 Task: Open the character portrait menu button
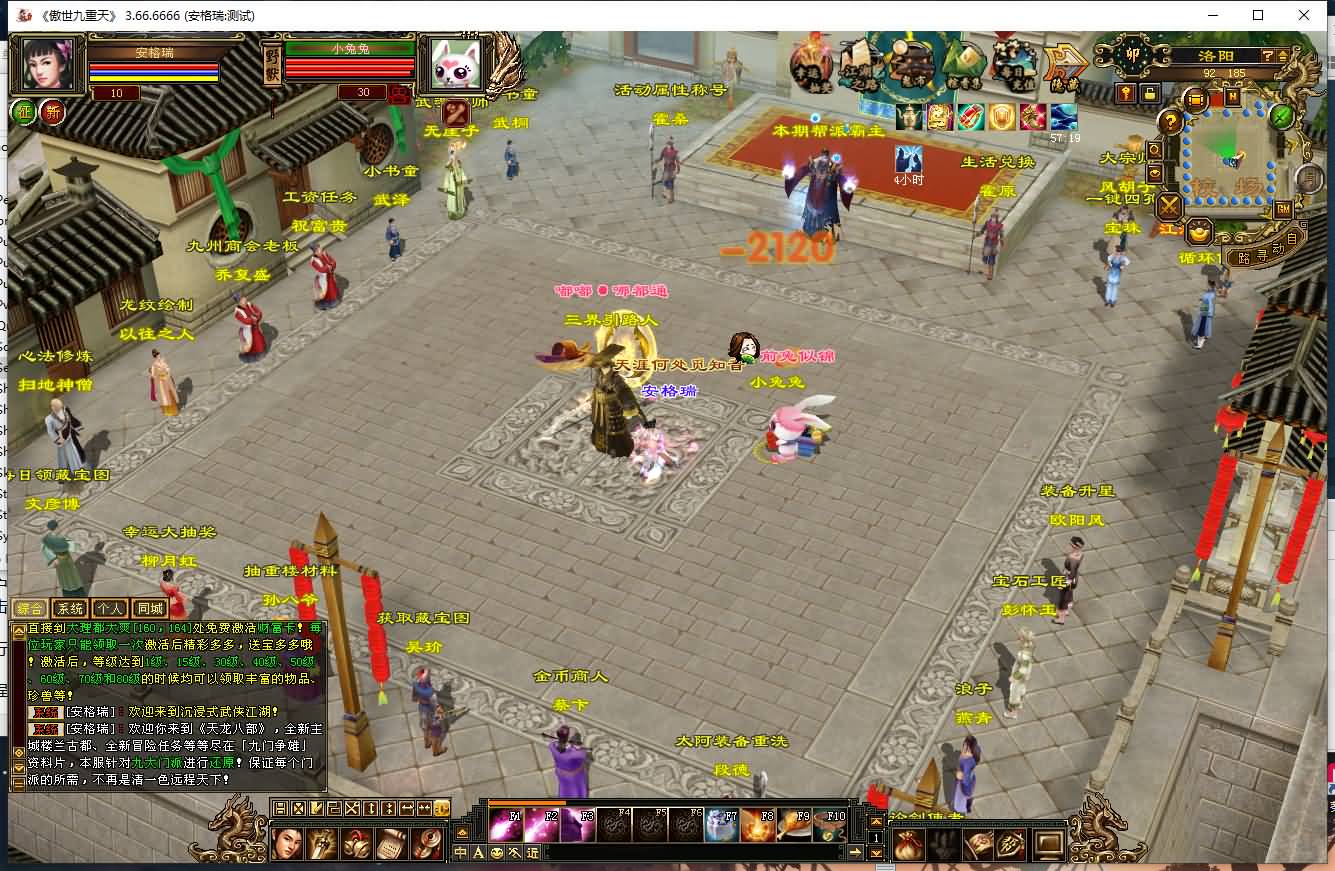[288, 845]
